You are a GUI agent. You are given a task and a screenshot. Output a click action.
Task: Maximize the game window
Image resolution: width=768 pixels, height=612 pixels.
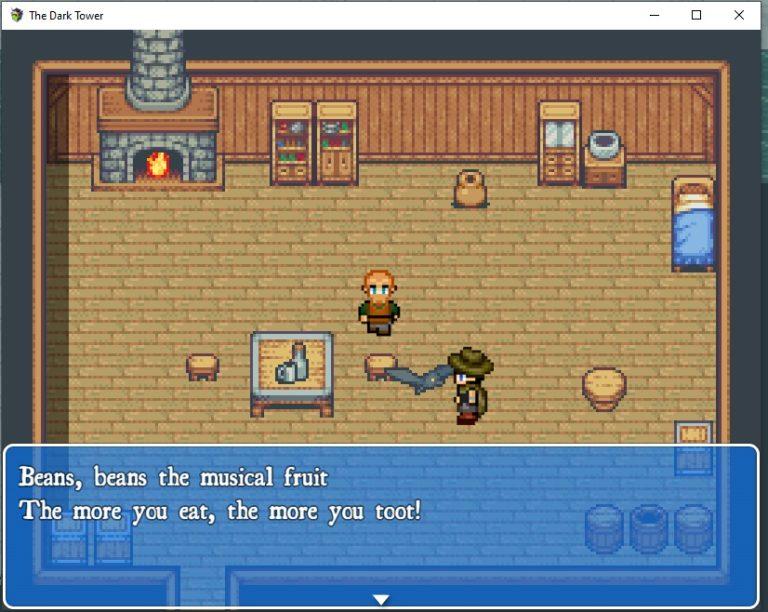click(x=696, y=15)
